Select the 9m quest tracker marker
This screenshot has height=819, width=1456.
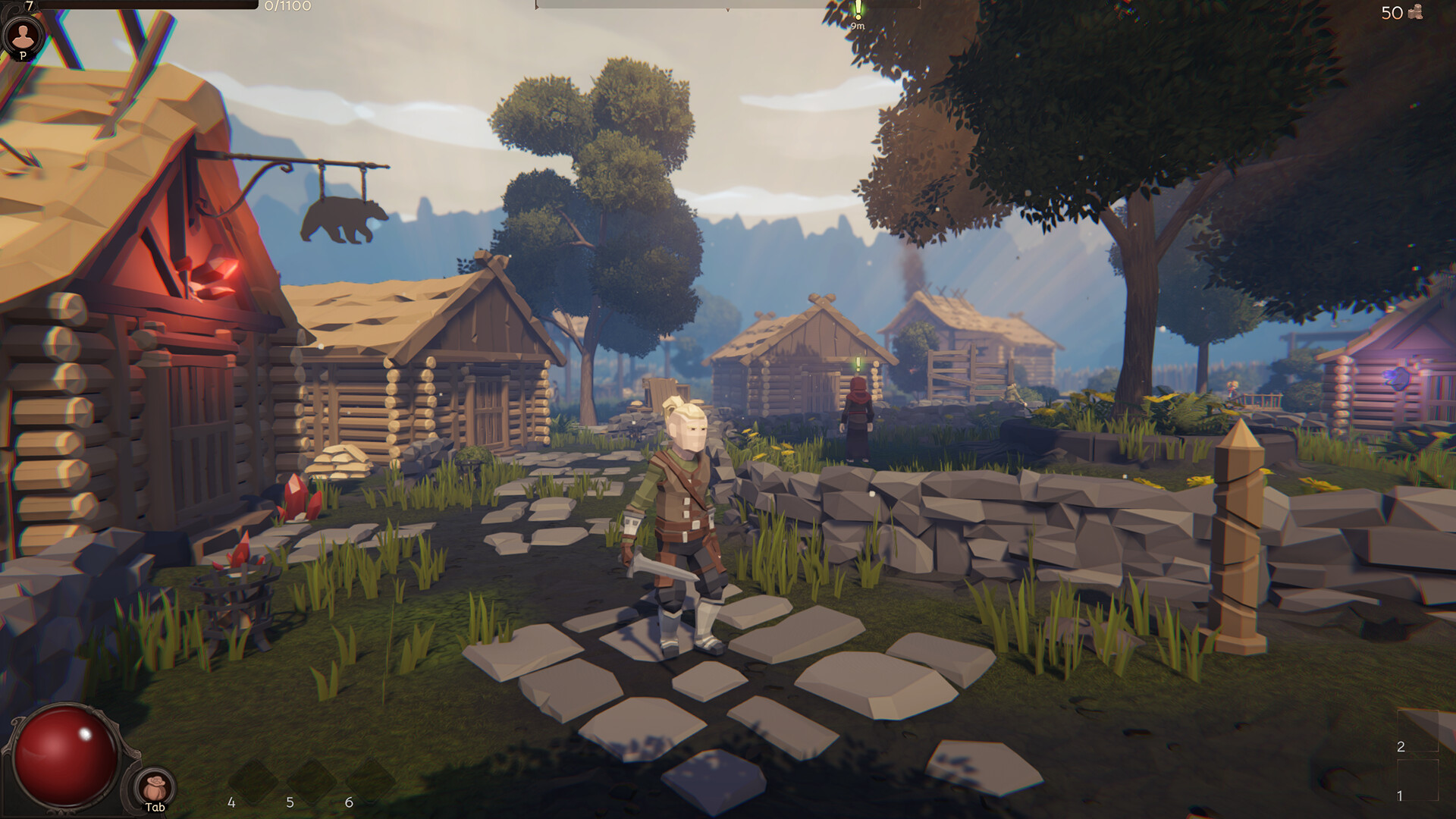858,15
